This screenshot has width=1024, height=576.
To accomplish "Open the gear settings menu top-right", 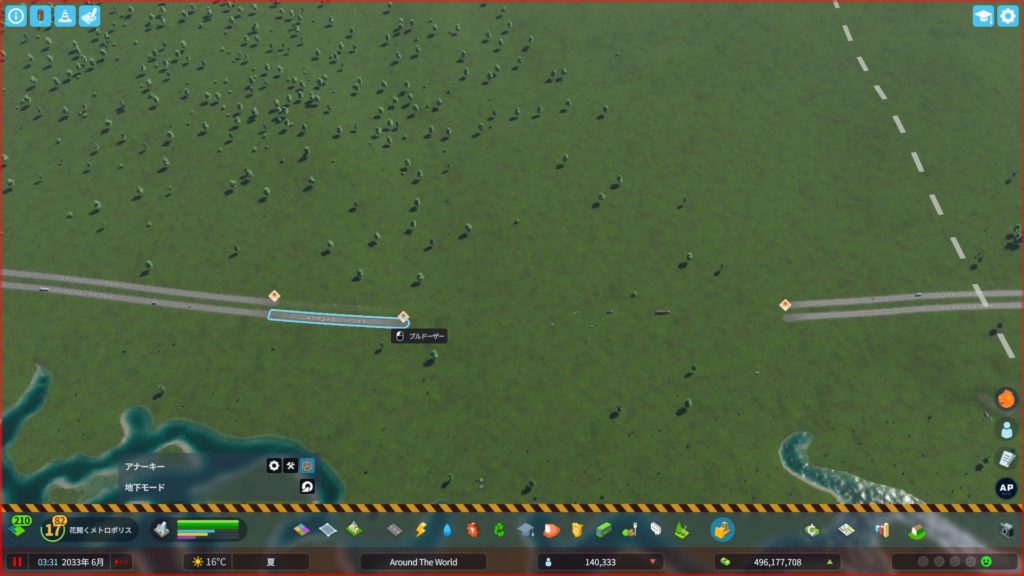I will click(x=1007, y=16).
